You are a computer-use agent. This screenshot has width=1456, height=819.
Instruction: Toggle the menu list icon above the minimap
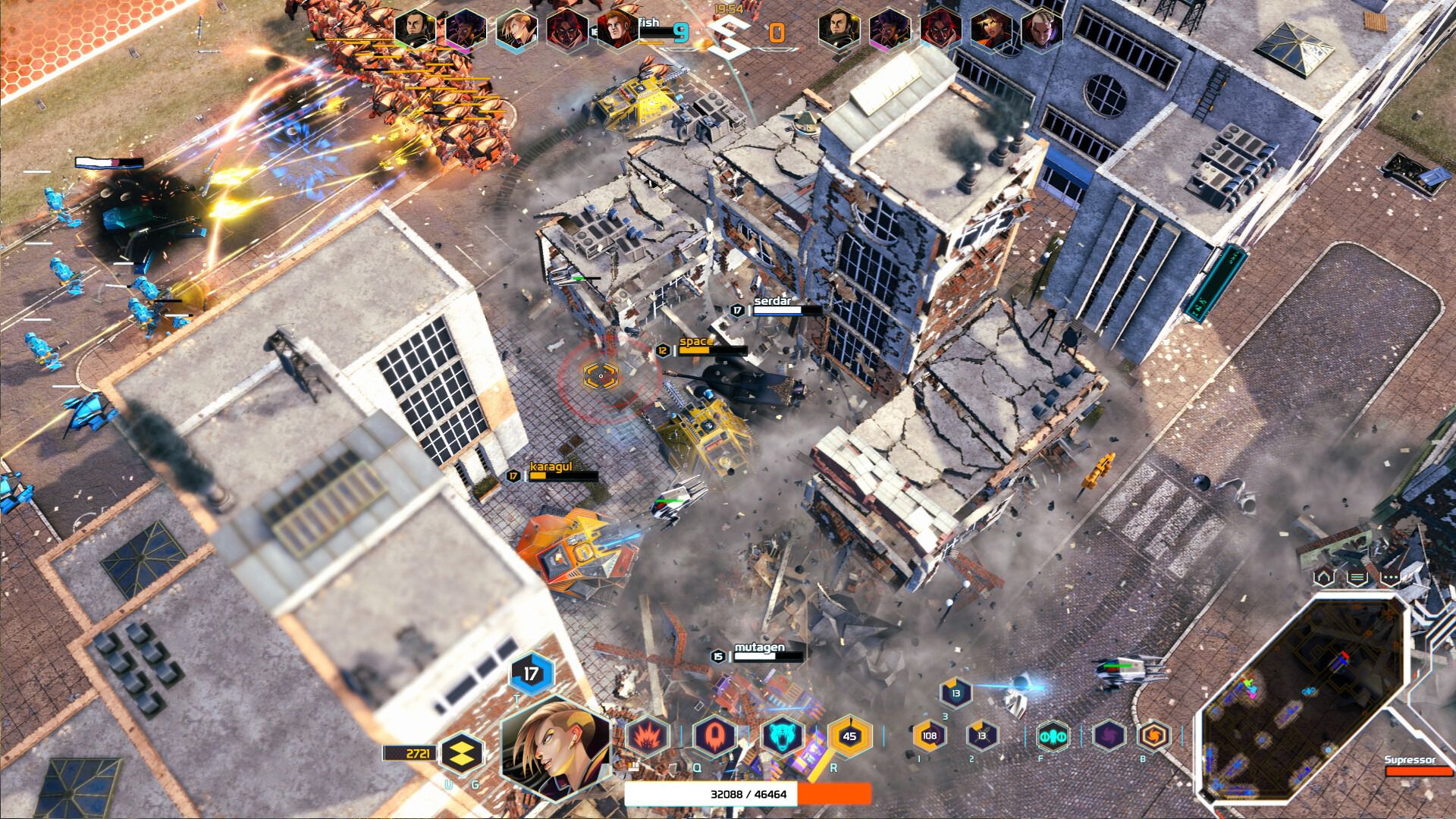click(x=1357, y=577)
